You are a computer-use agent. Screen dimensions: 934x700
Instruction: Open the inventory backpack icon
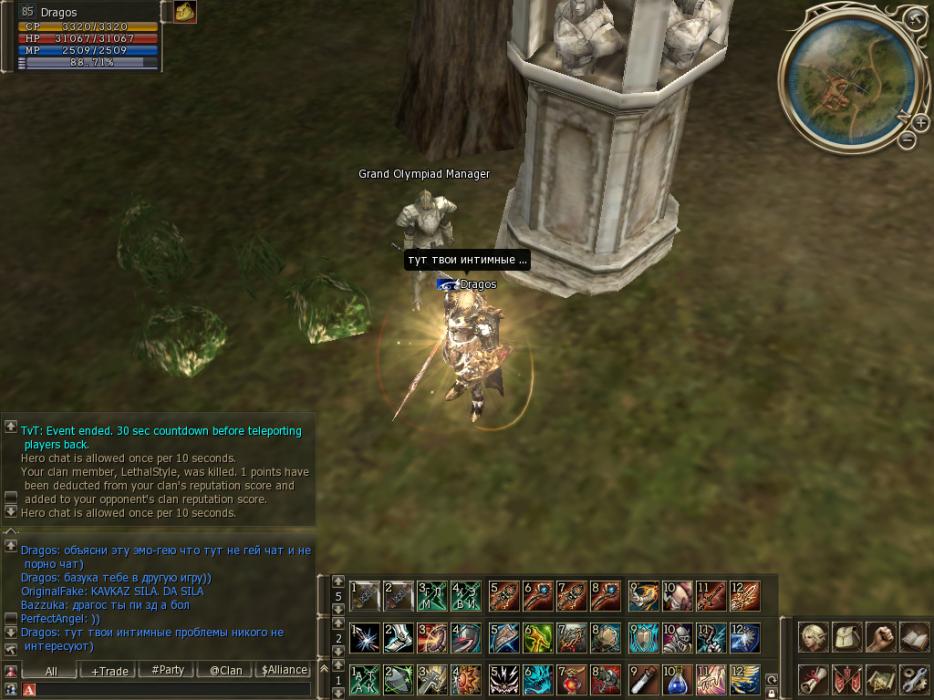pos(846,637)
